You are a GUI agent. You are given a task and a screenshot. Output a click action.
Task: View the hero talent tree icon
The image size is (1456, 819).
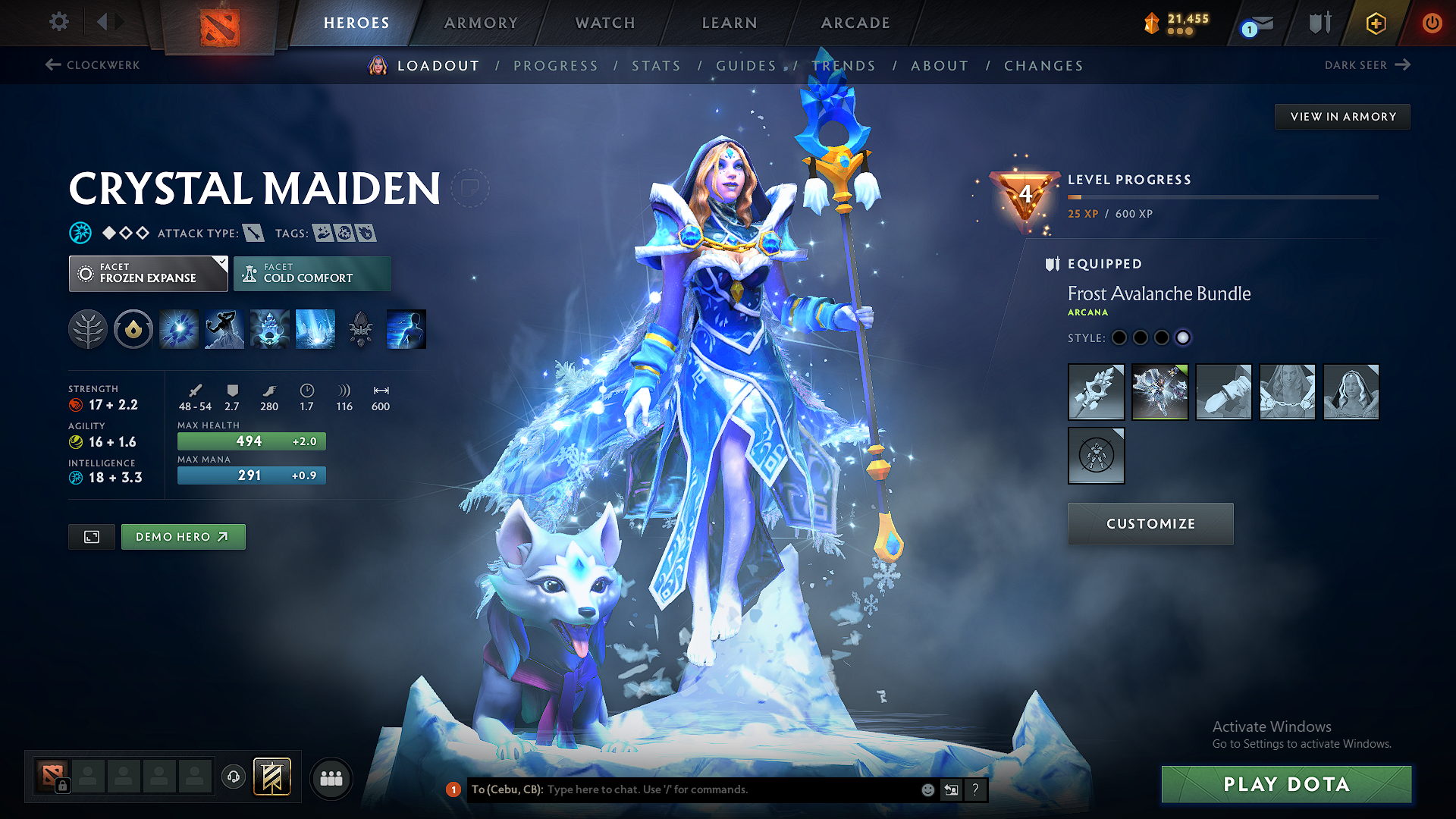(88, 329)
